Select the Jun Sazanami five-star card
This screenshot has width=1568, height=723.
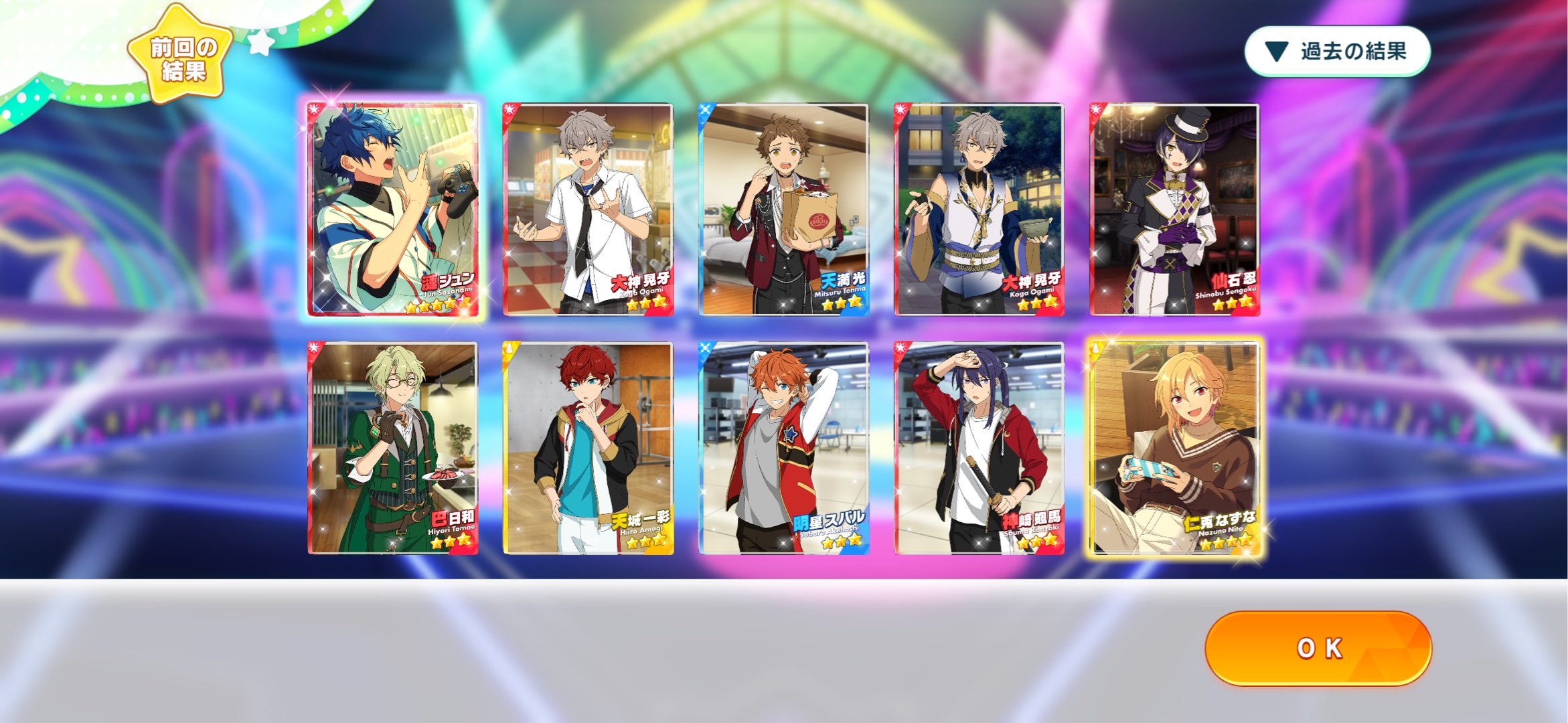pyautogui.click(x=392, y=209)
